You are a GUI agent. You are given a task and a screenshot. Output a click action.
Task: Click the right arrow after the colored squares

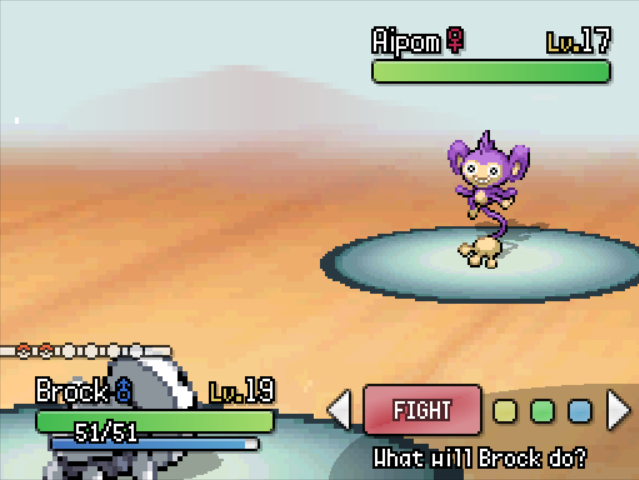click(619, 410)
